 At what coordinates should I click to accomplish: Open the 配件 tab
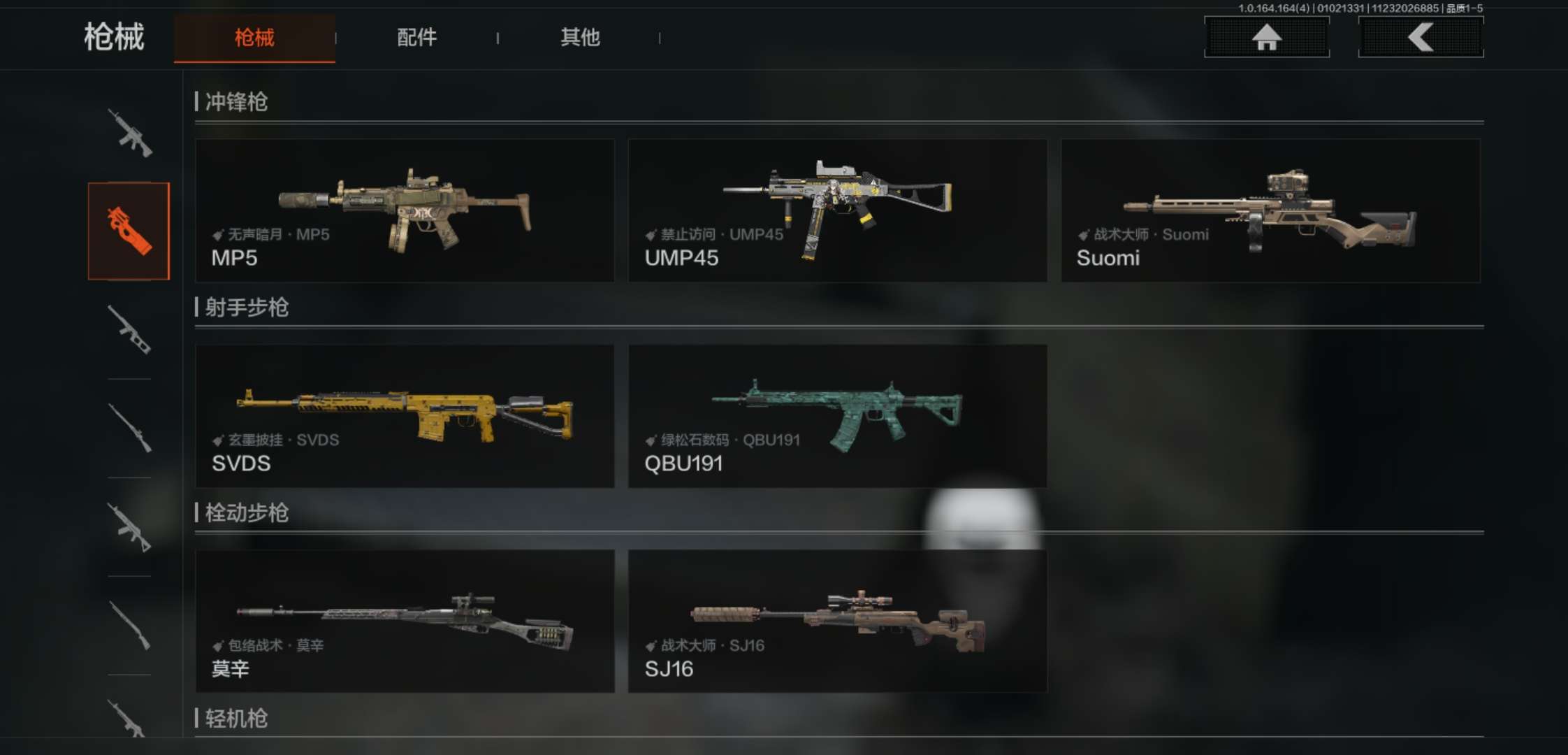click(416, 38)
